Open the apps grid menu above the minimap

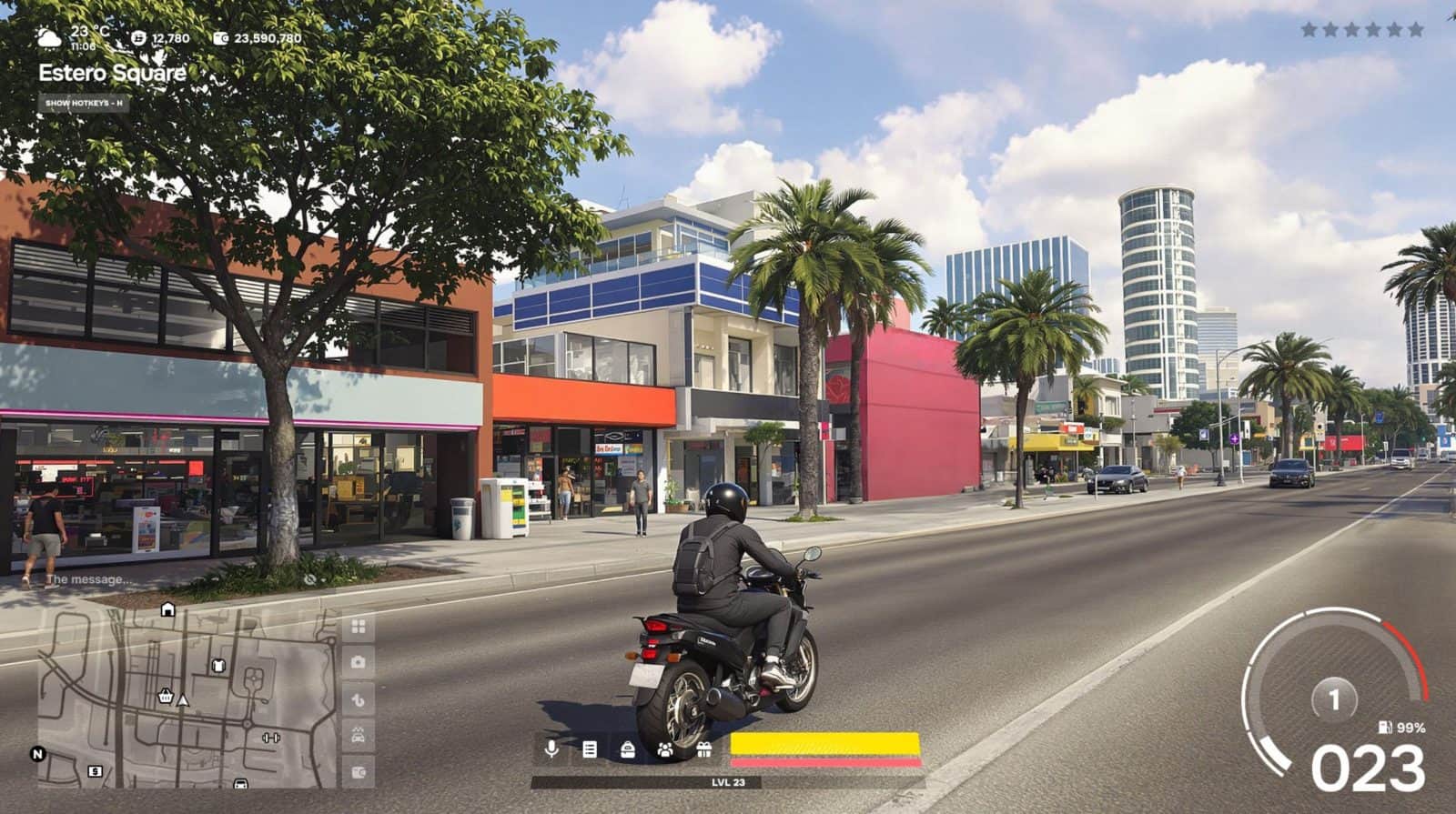pyautogui.click(x=357, y=626)
